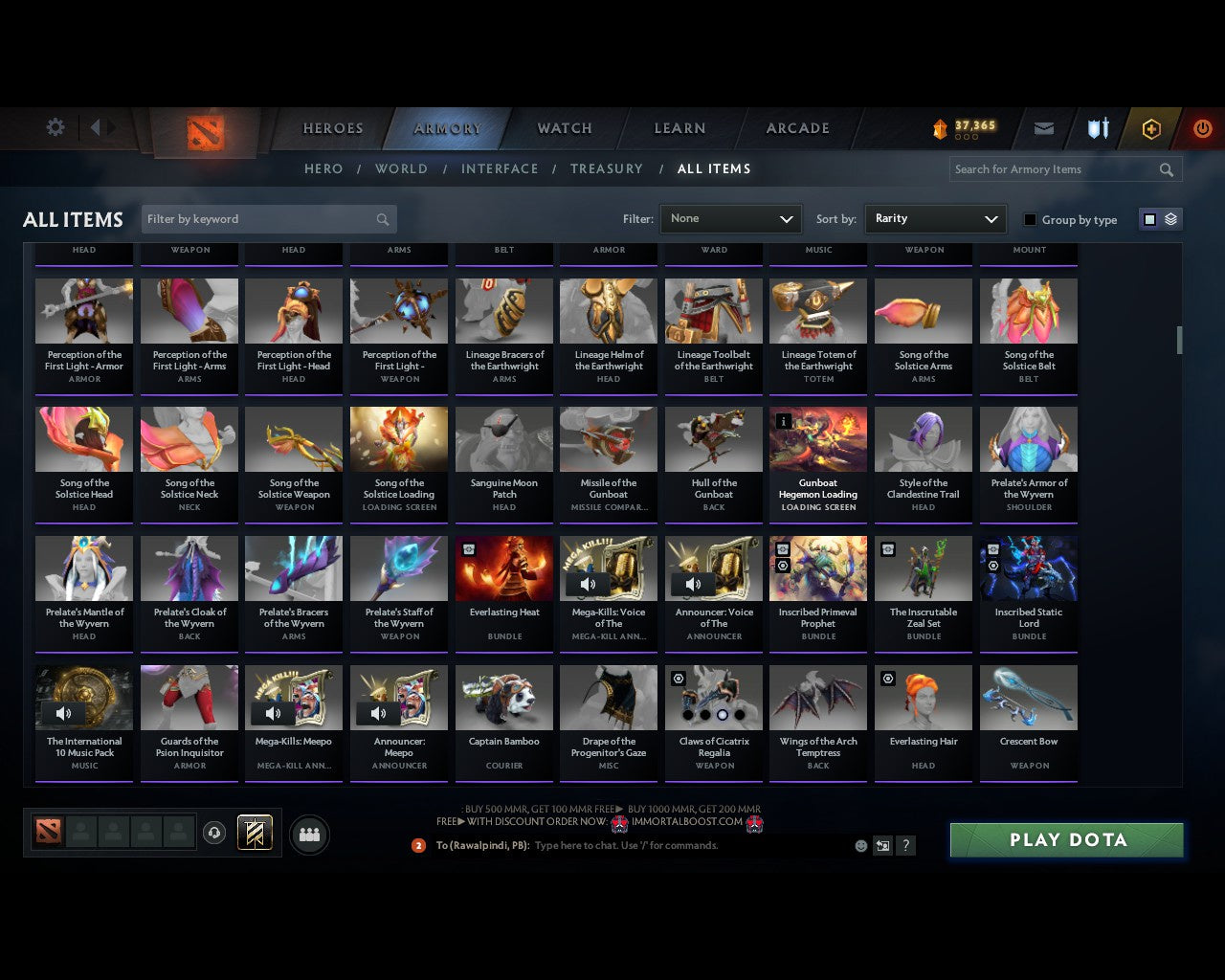Open the mail notifications envelope
This screenshot has height=980, width=1225.
click(1043, 126)
